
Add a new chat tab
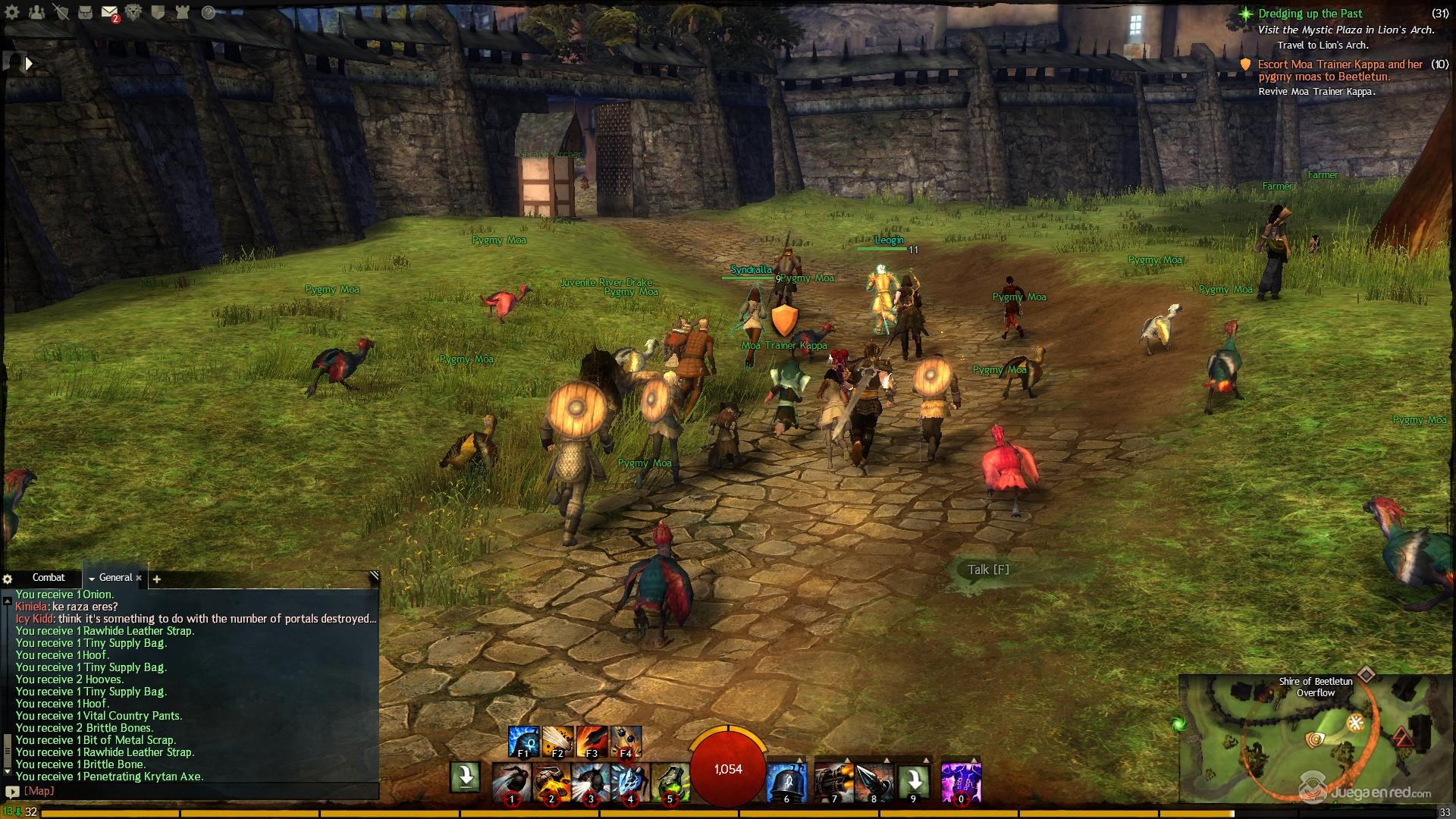(x=157, y=579)
